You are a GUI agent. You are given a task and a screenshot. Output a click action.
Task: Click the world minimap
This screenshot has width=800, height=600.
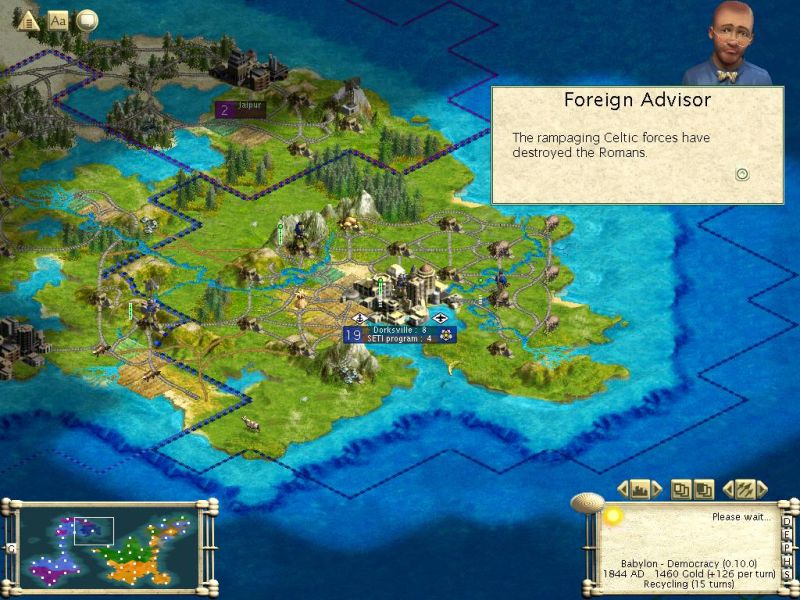click(x=110, y=546)
